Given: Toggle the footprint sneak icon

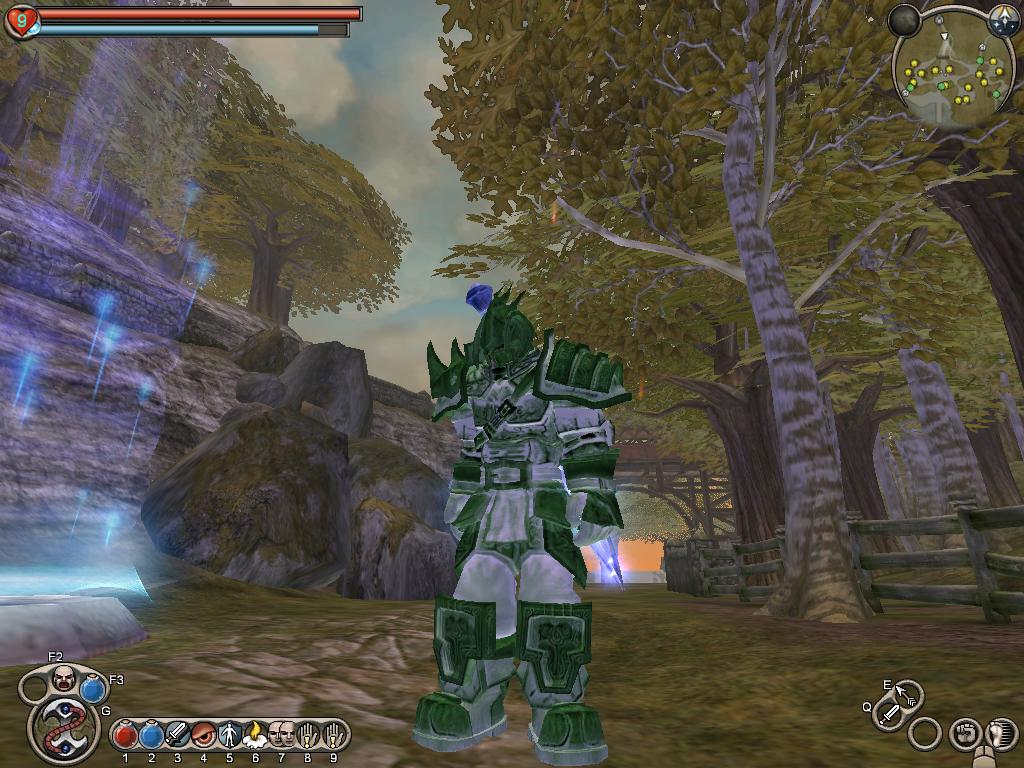Looking at the screenshot, I should [x=1000, y=734].
